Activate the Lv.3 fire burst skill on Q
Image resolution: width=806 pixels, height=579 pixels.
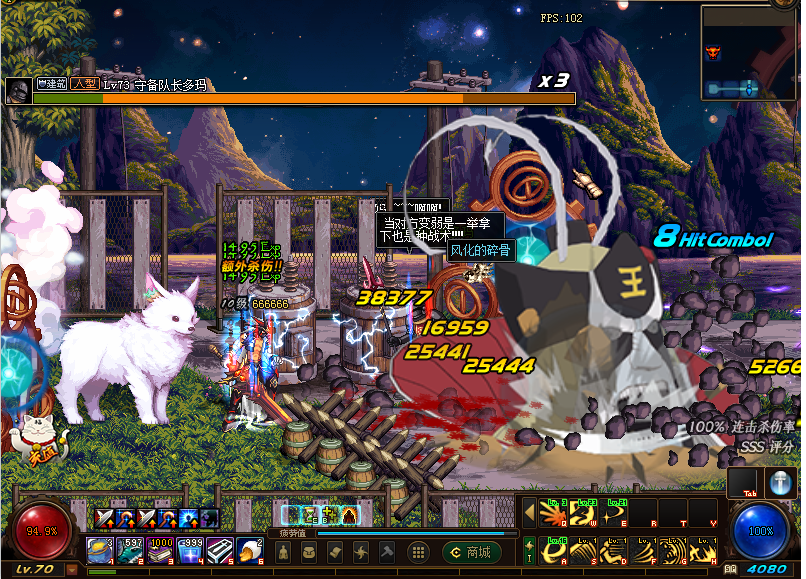(553, 514)
